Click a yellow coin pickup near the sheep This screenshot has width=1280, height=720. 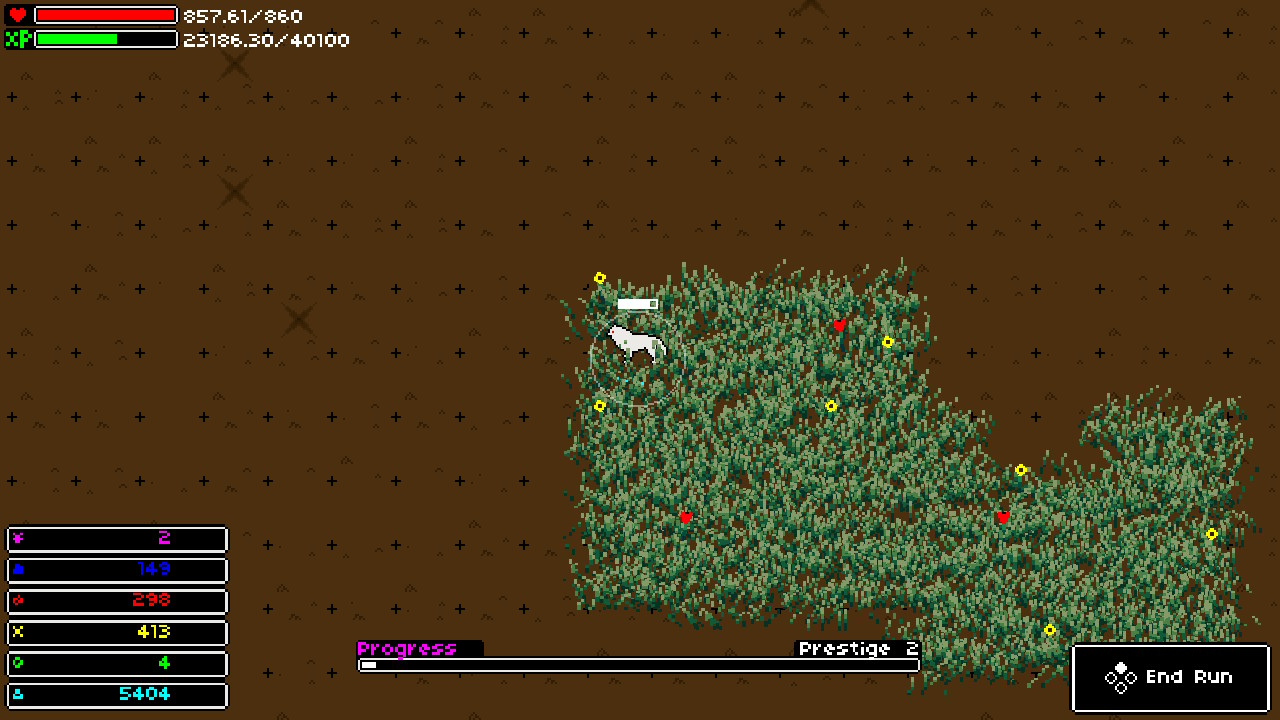click(x=600, y=277)
